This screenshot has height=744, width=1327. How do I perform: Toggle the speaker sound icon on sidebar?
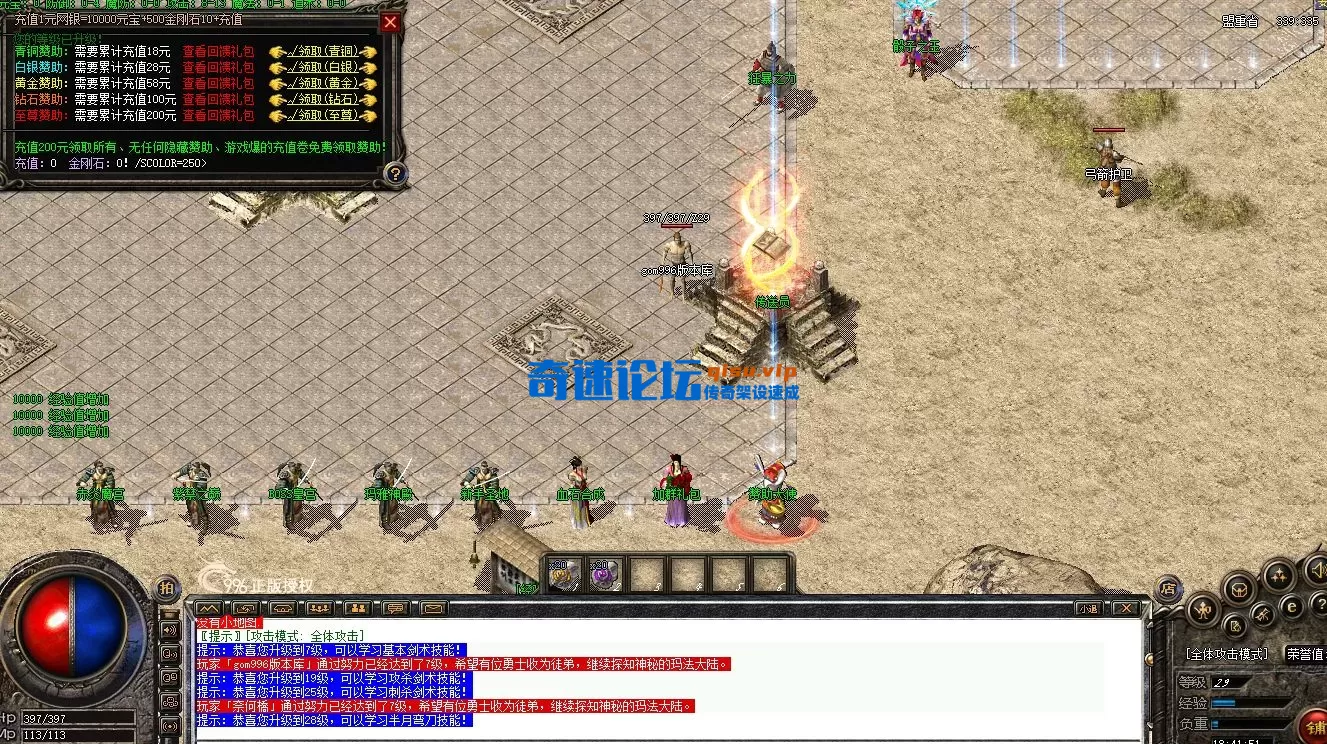(x=1321, y=570)
